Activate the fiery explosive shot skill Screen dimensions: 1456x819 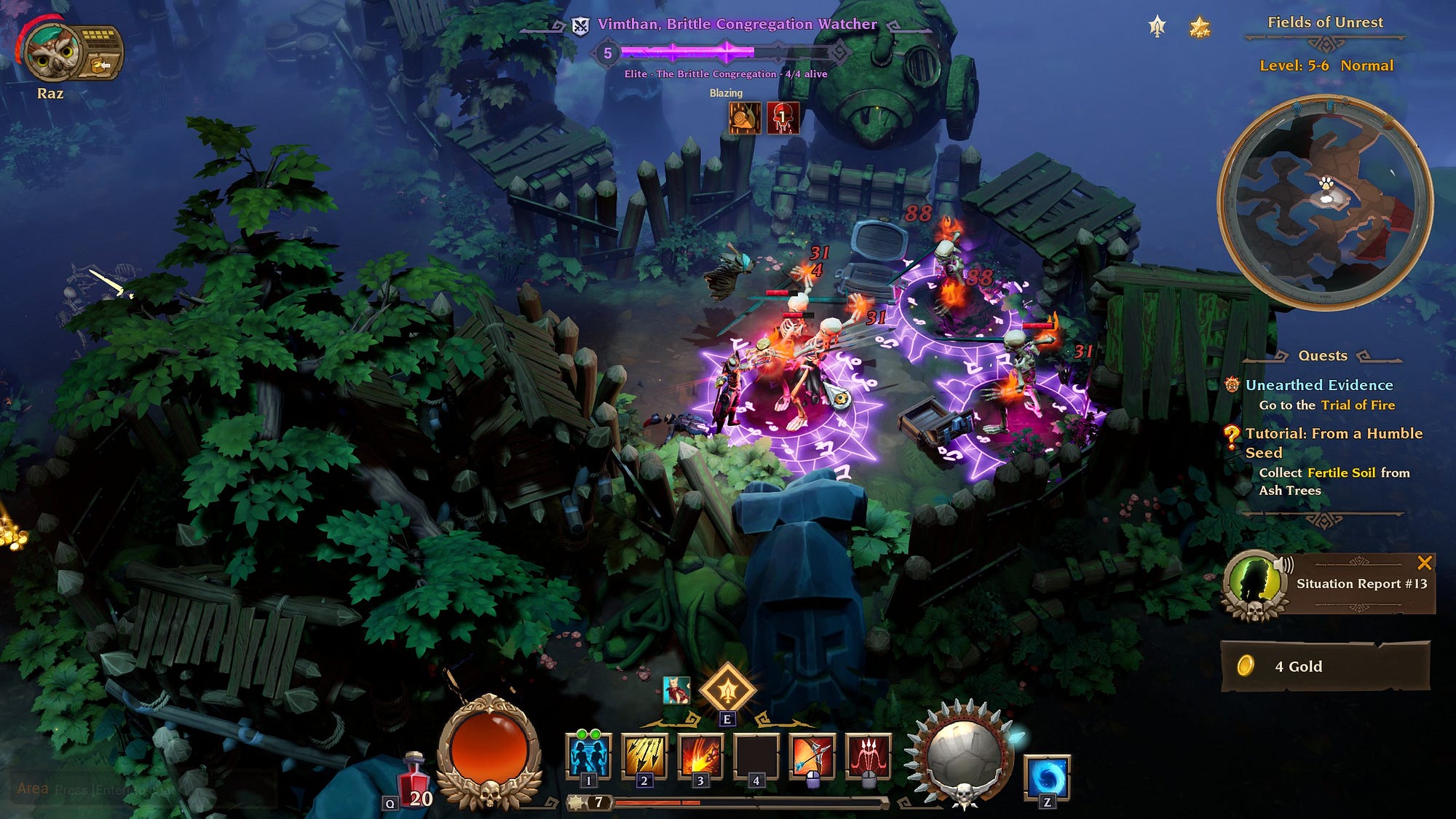[700, 756]
